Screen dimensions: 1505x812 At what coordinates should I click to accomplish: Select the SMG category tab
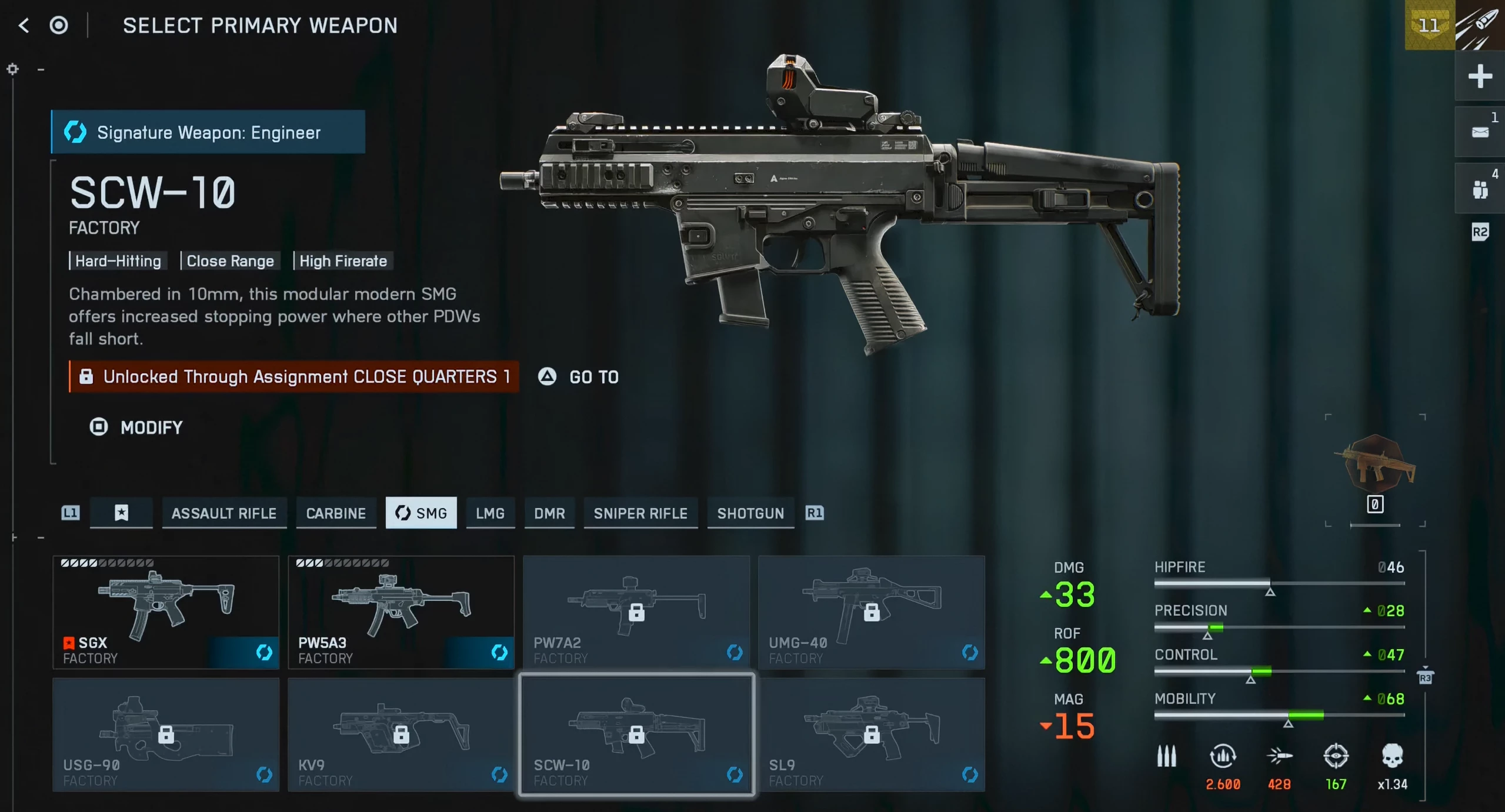click(421, 513)
